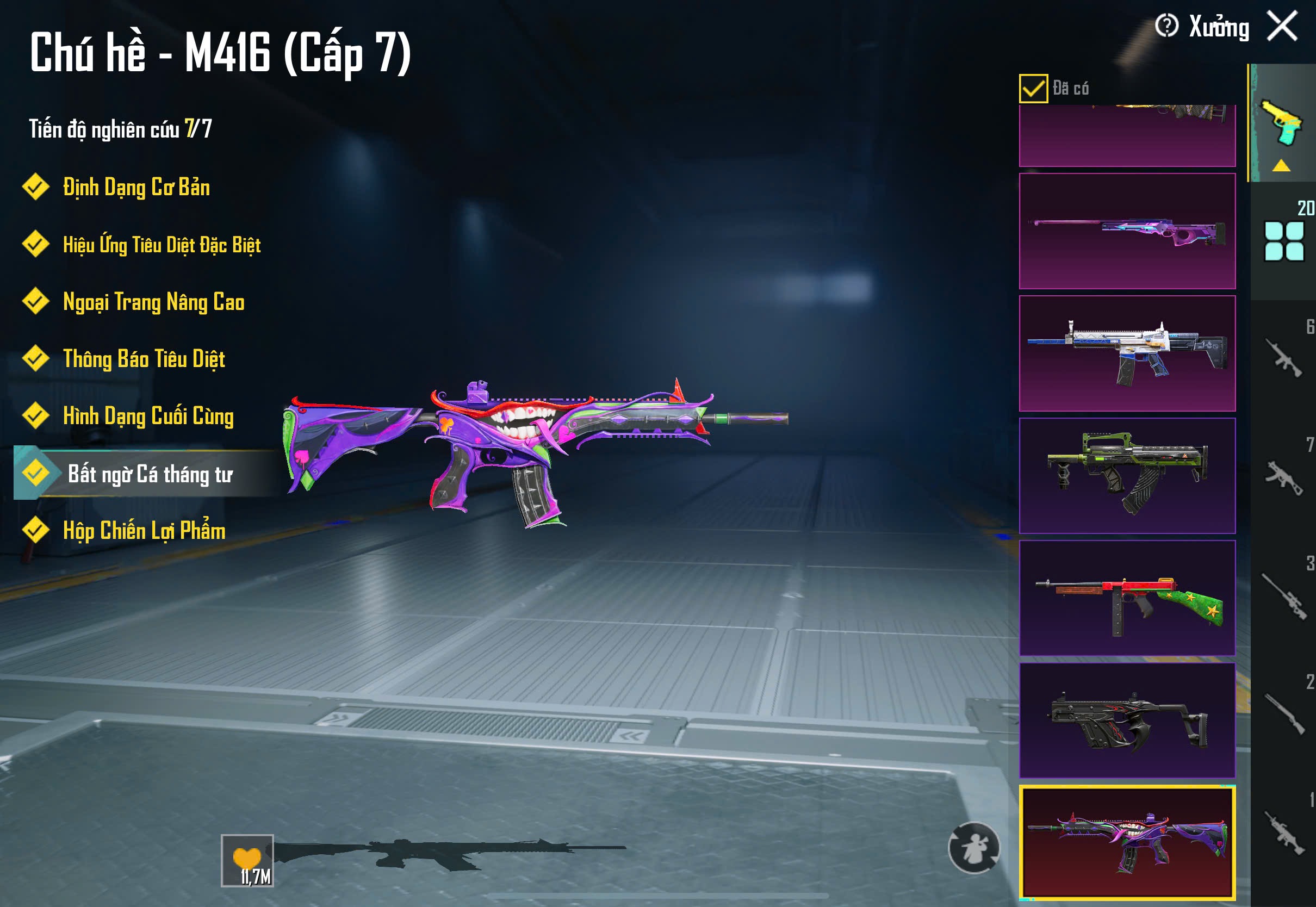
Task: Switch to the all-weapons grid tab
Action: point(1283,241)
